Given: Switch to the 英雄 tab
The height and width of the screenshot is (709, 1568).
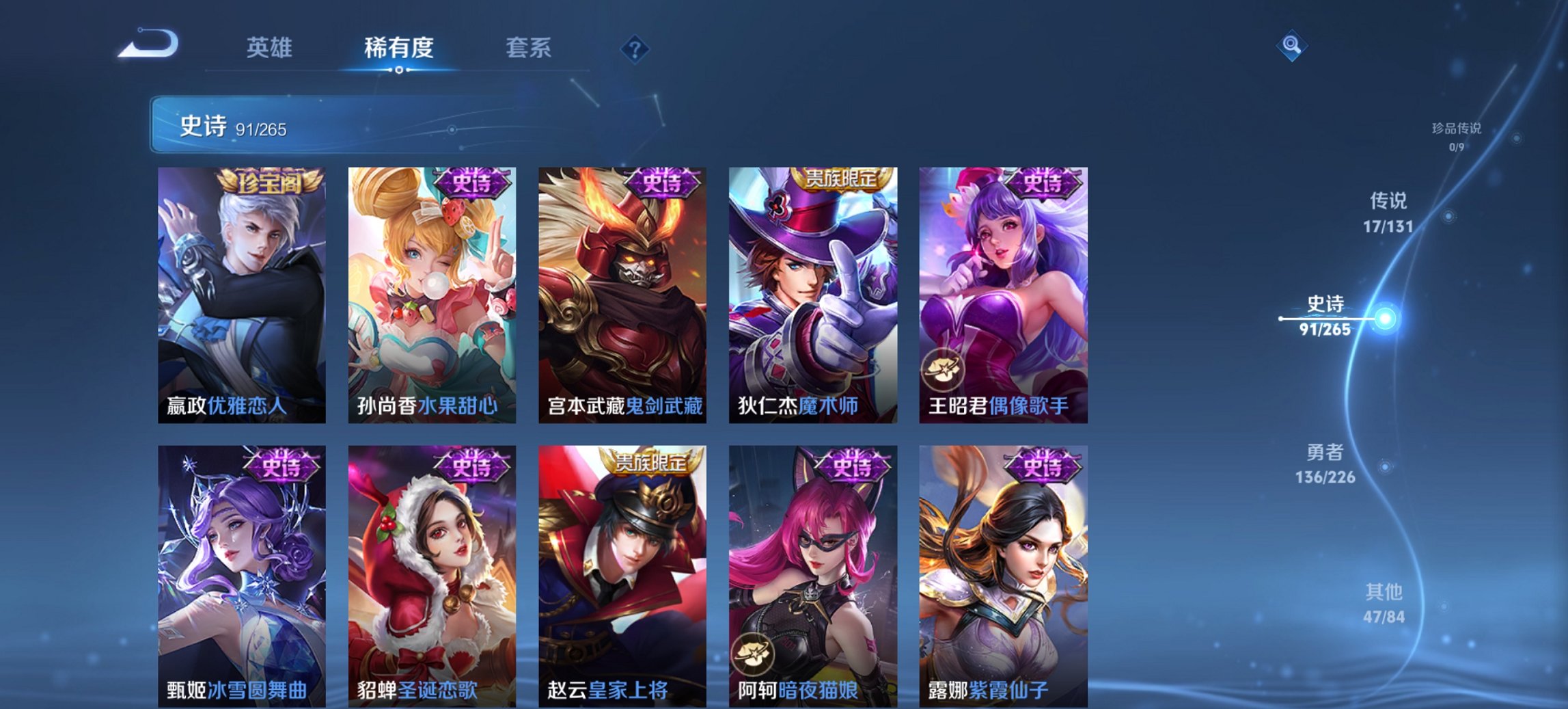Looking at the screenshot, I should click(x=271, y=49).
